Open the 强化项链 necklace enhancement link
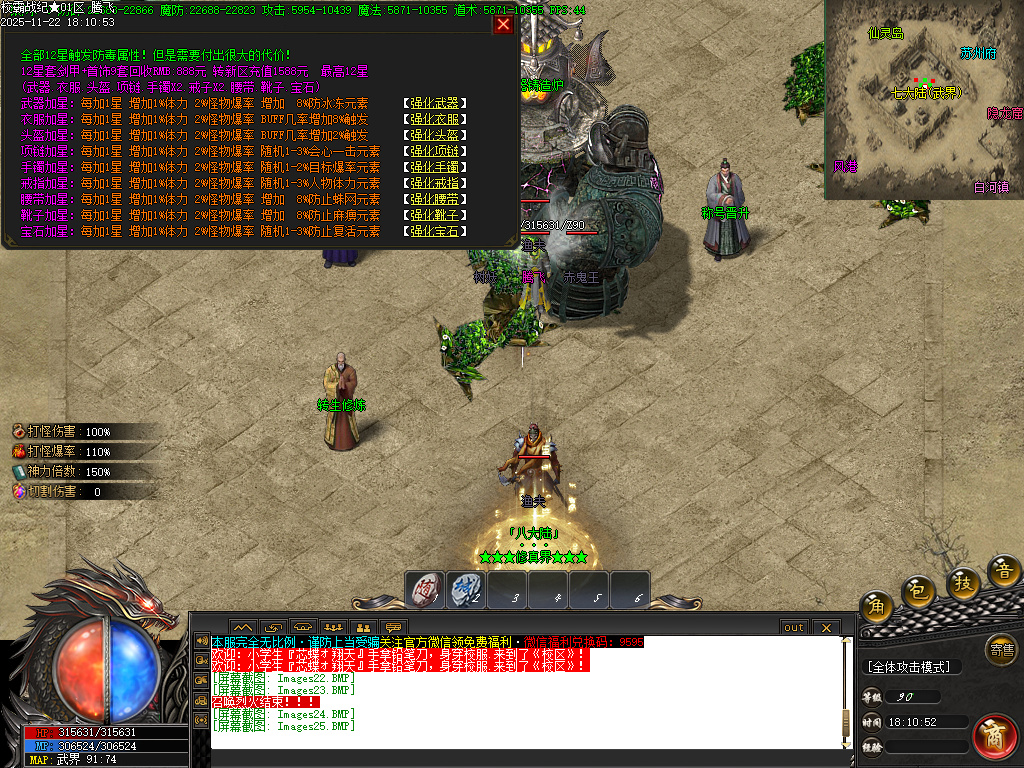This screenshot has height=768, width=1024. pos(435,151)
